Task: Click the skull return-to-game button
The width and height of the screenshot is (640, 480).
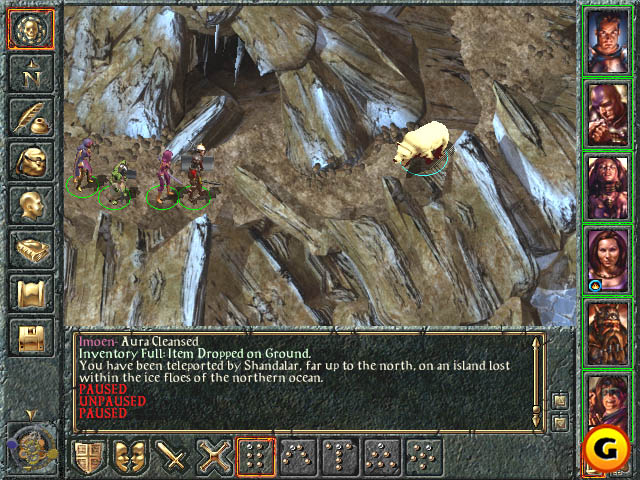Action: pyautogui.click(x=29, y=29)
